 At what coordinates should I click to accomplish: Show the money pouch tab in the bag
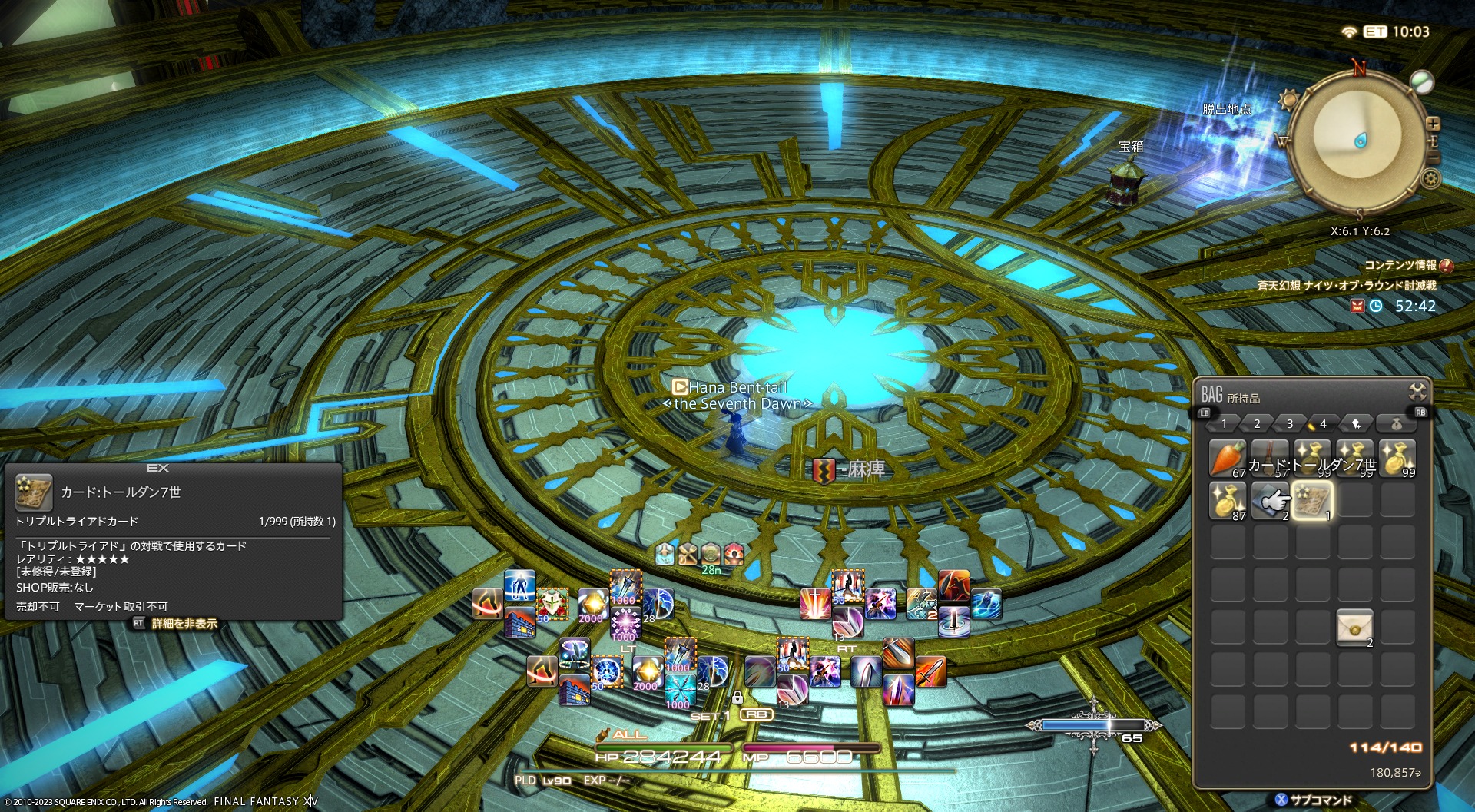coord(1397,424)
